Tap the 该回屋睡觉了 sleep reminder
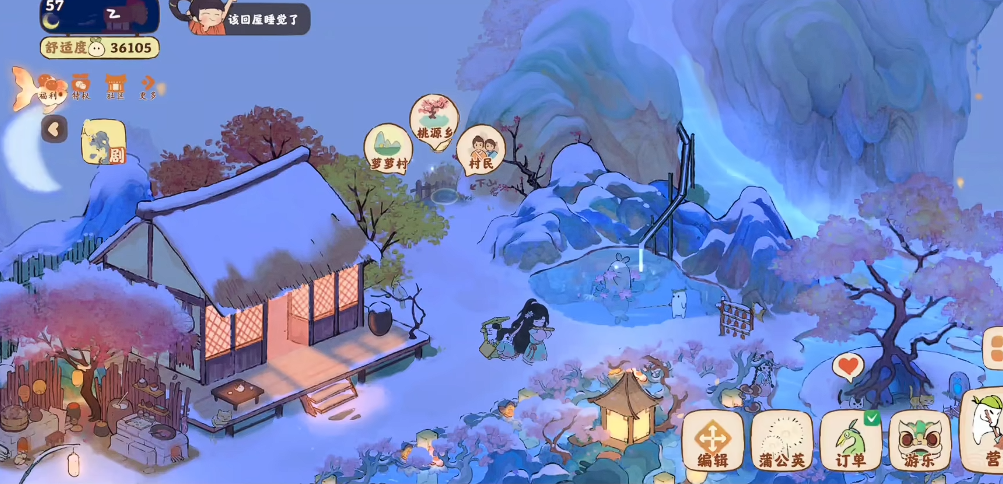The image size is (1003, 484). [x=262, y=19]
